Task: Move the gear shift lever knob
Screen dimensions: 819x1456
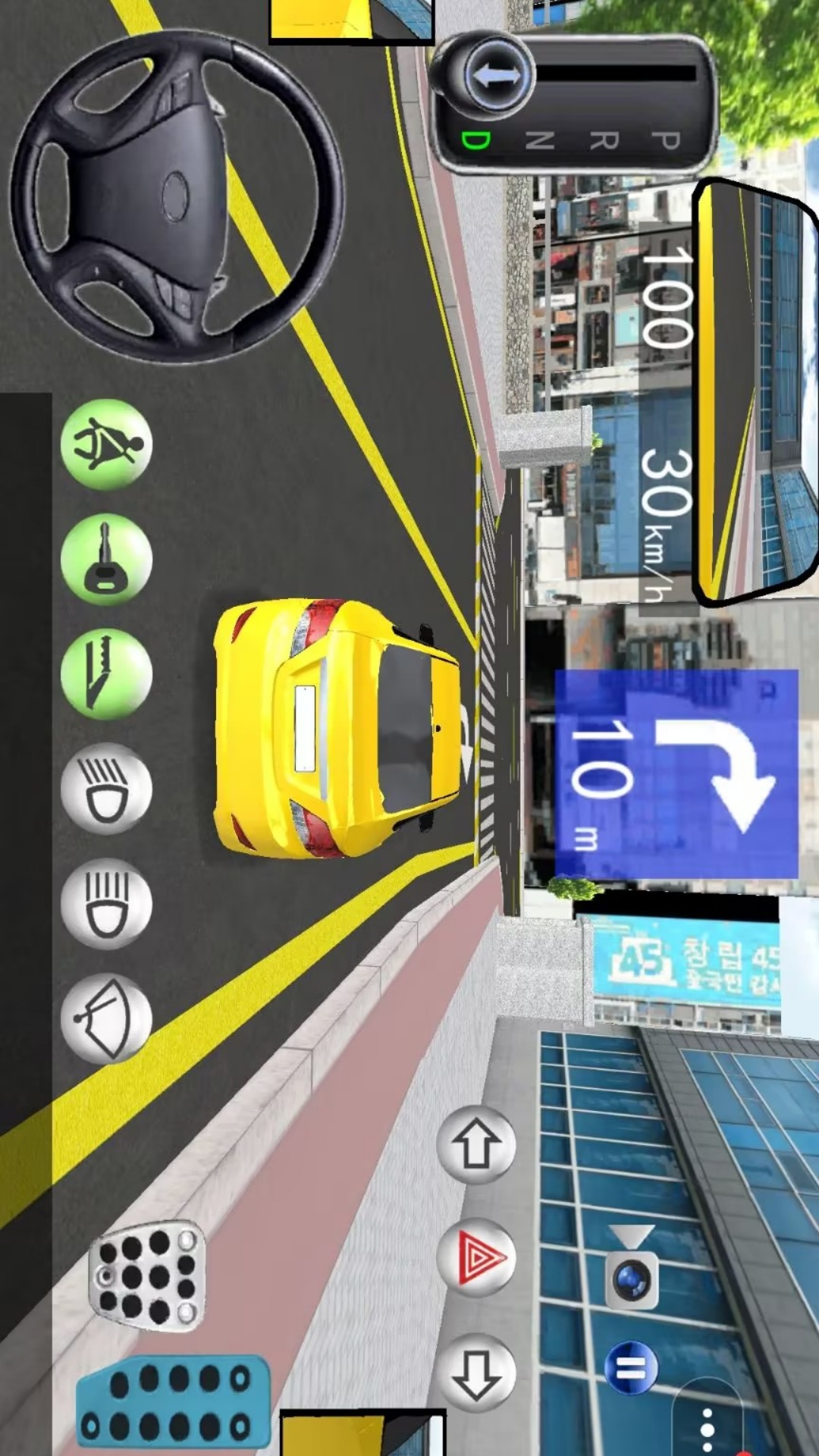Action: [494, 76]
